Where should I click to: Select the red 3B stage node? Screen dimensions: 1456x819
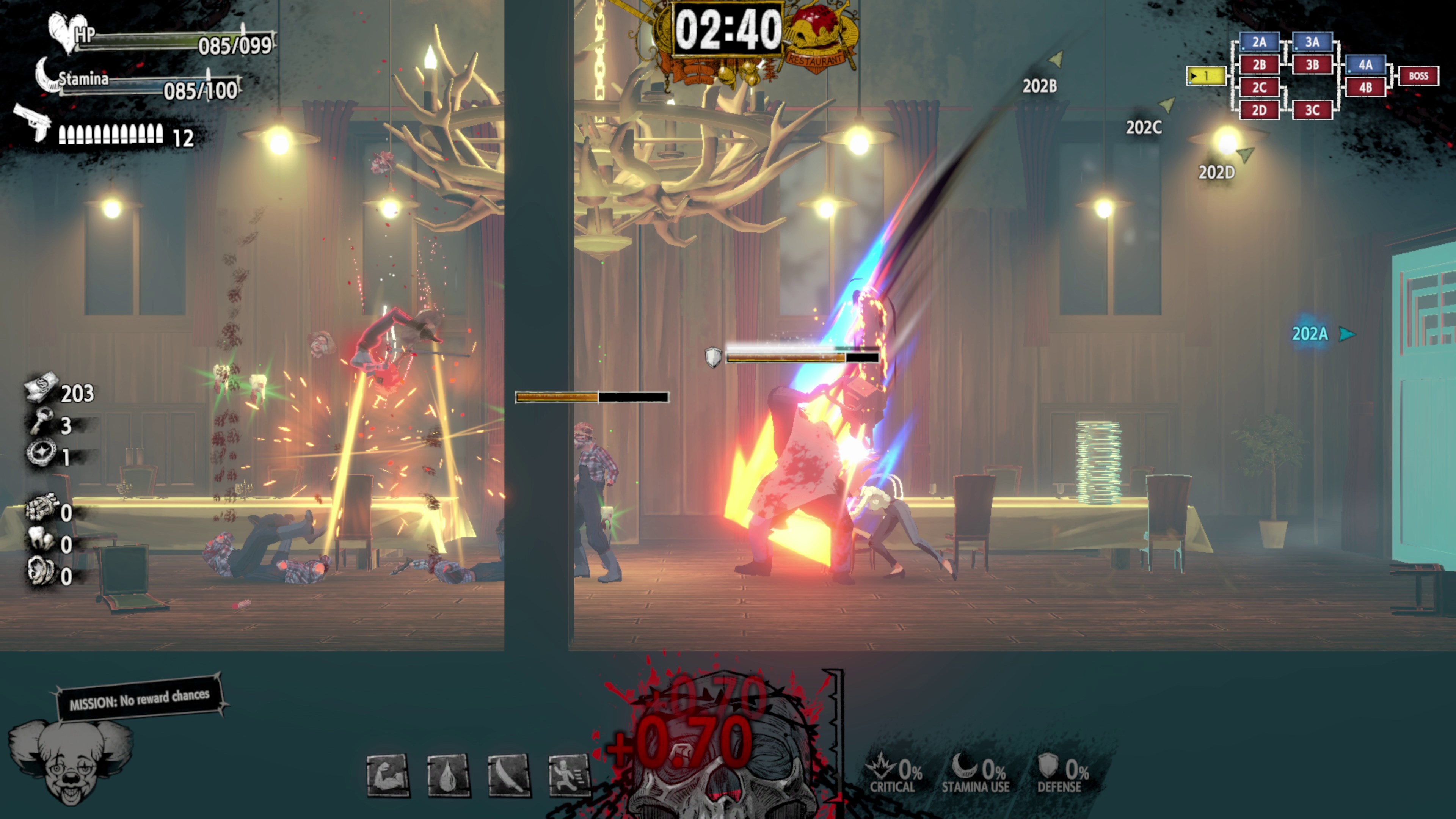coord(1312,65)
